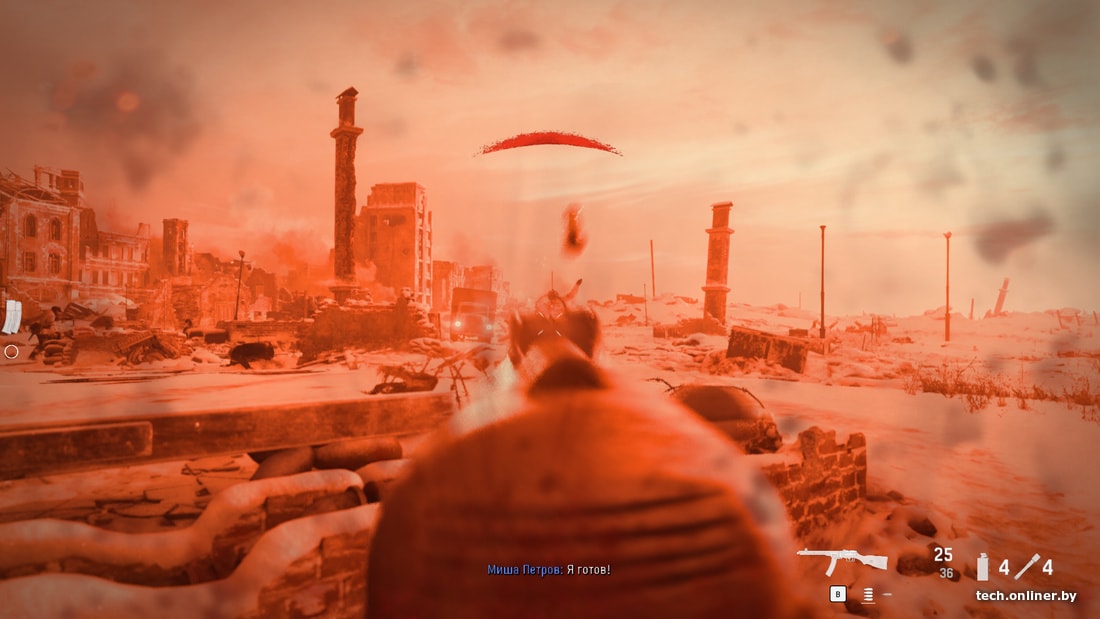1100x619 pixels.
Task: Select the stick grenade icon
Action: (x=1027, y=567)
